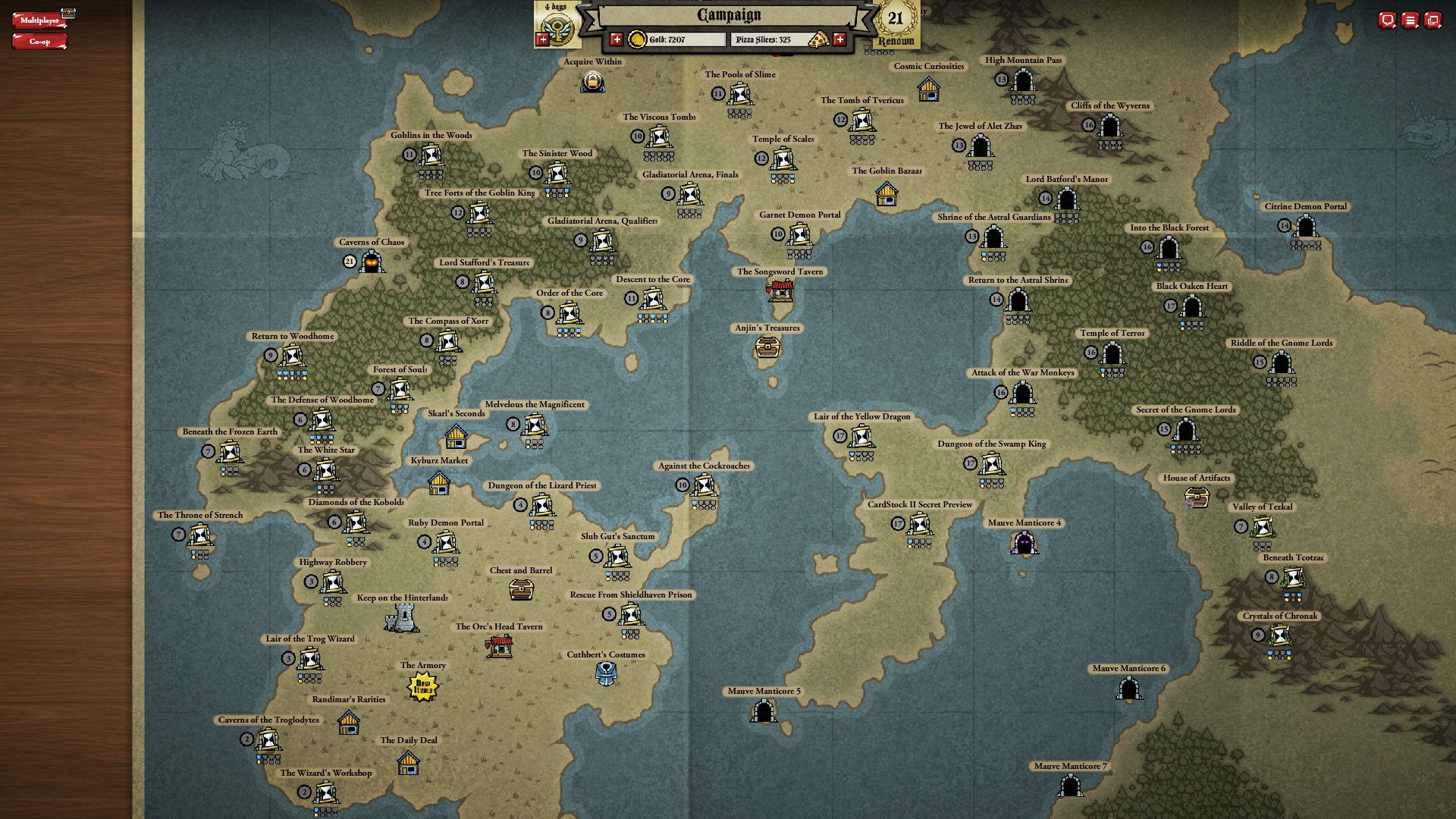Visit Cuthbert's Costumes shop
Image resolution: width=1456 pixels, height=819 pixels.
coord(606,673)
